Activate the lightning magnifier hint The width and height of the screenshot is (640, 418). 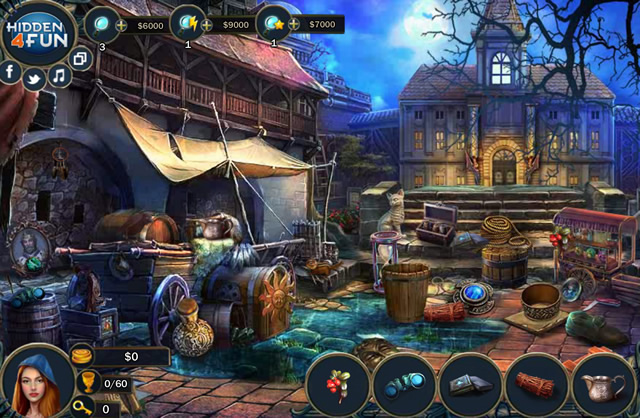[x=186, y=23]
